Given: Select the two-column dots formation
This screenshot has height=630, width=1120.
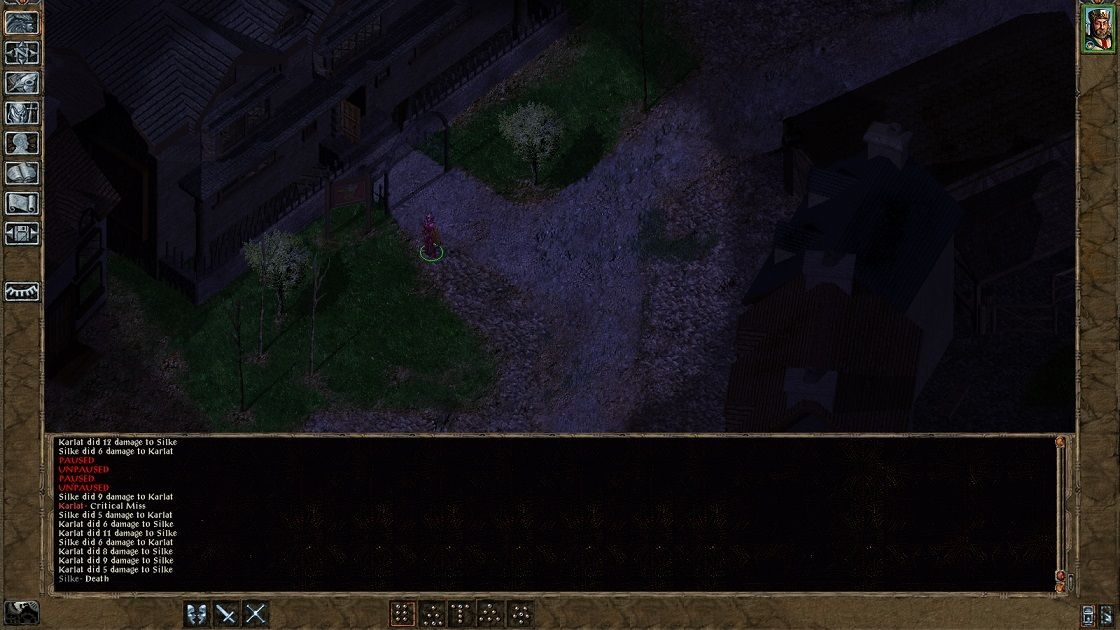Looking at the screenshot, I should 402,613.
